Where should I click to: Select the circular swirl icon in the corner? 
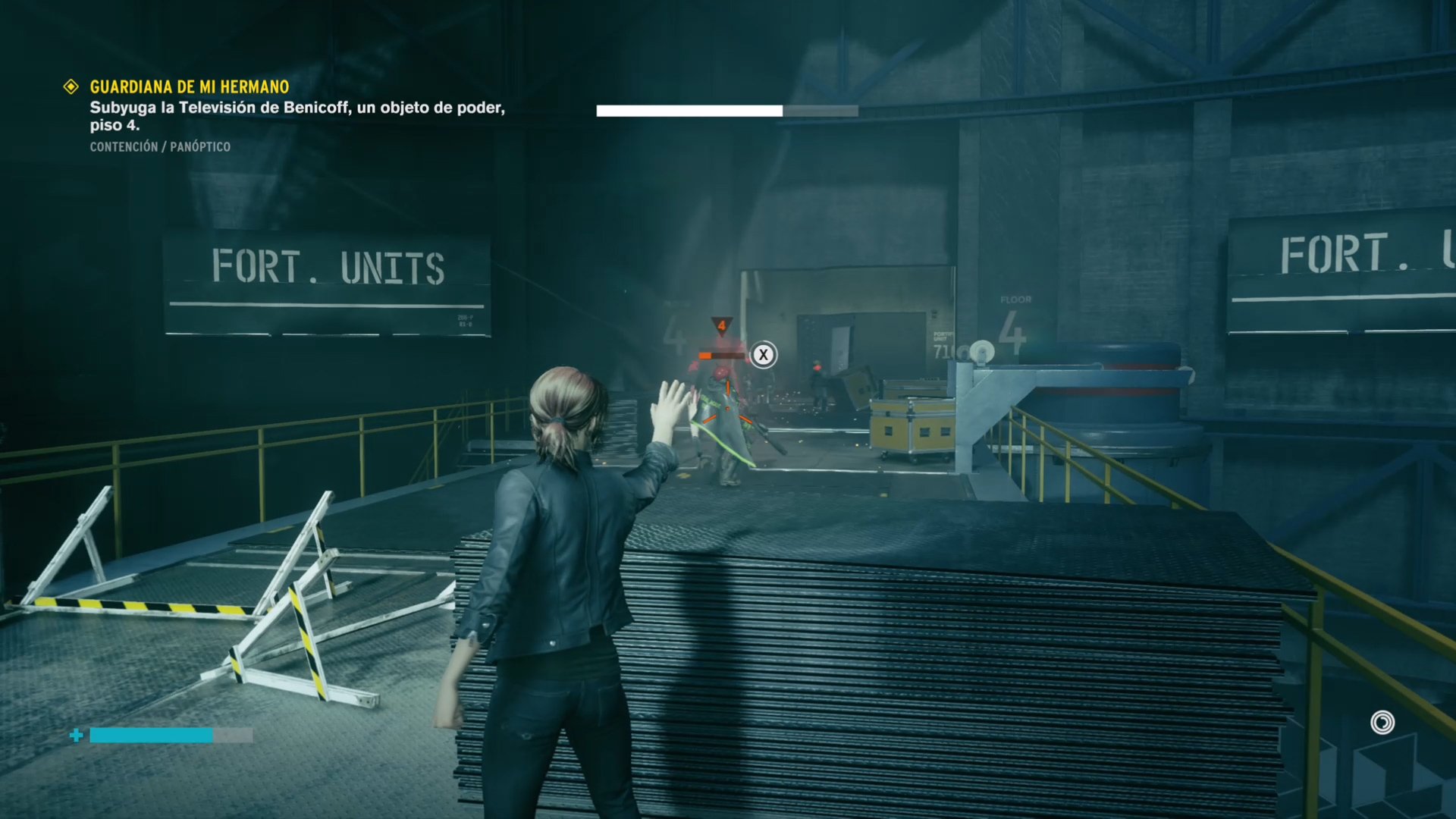(1382, 723)
